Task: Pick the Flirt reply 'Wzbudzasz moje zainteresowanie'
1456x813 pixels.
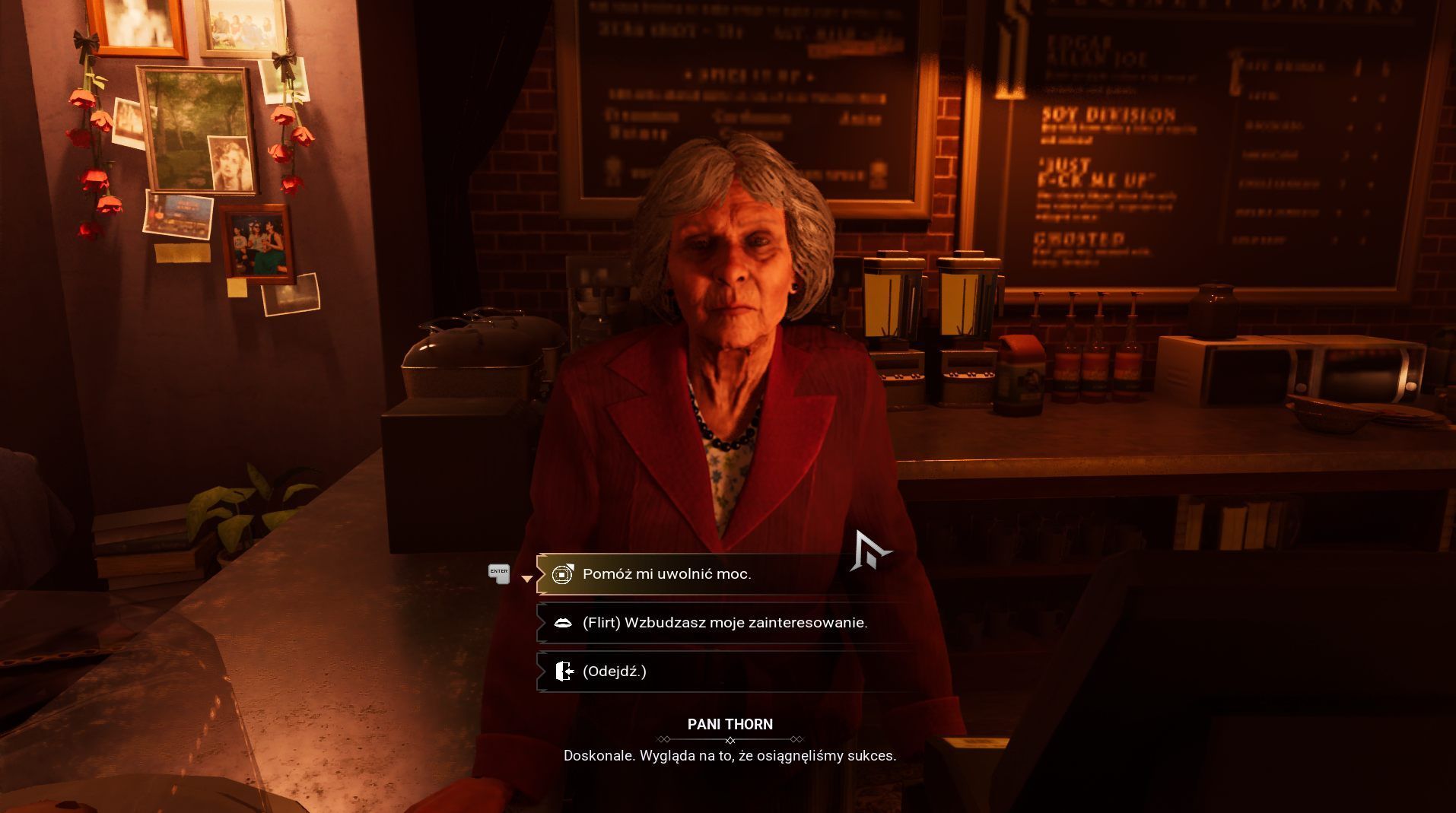Action: click(x=724, y=623)
